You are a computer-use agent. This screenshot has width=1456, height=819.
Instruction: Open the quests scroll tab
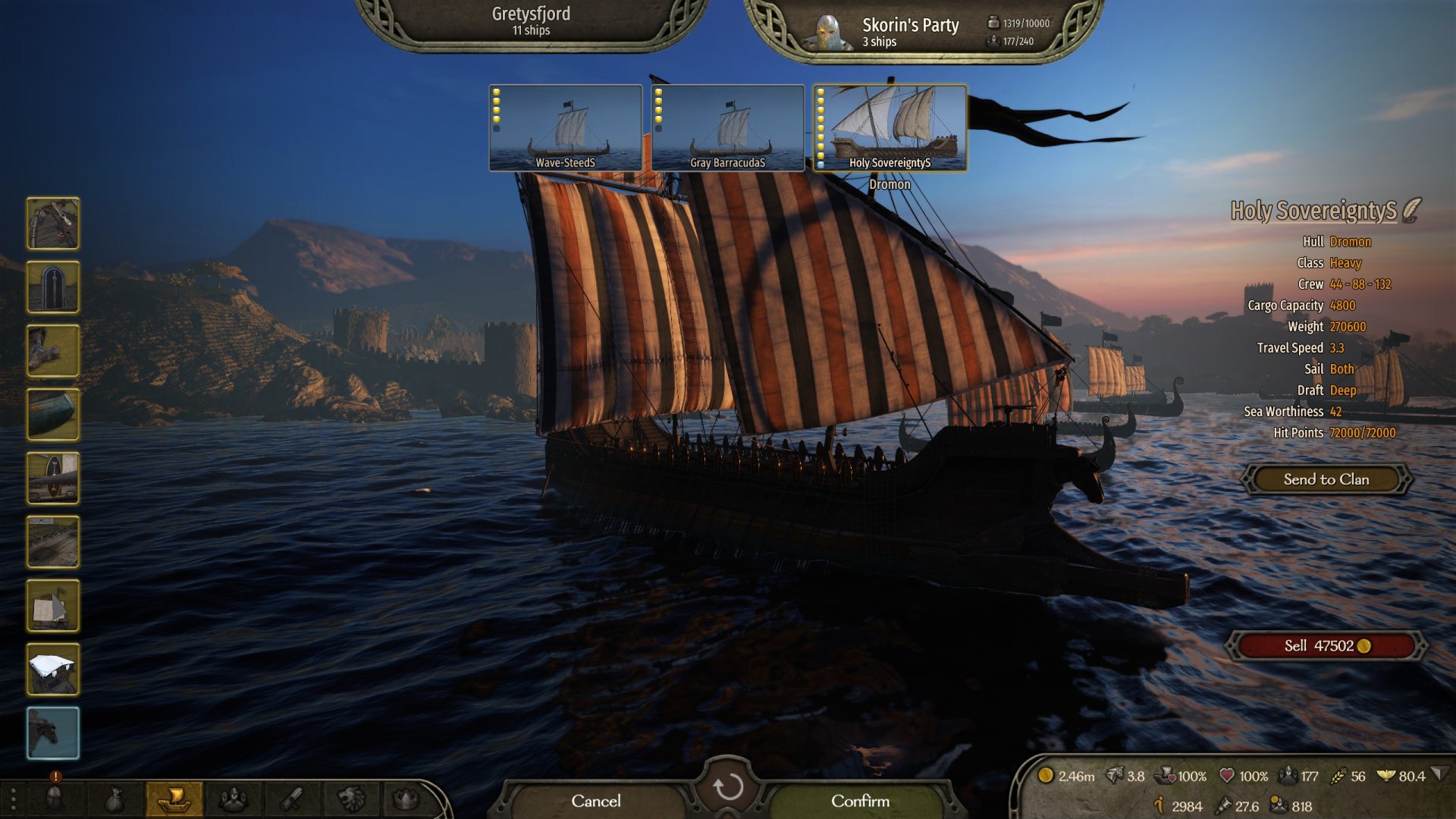tap(292, 799)
